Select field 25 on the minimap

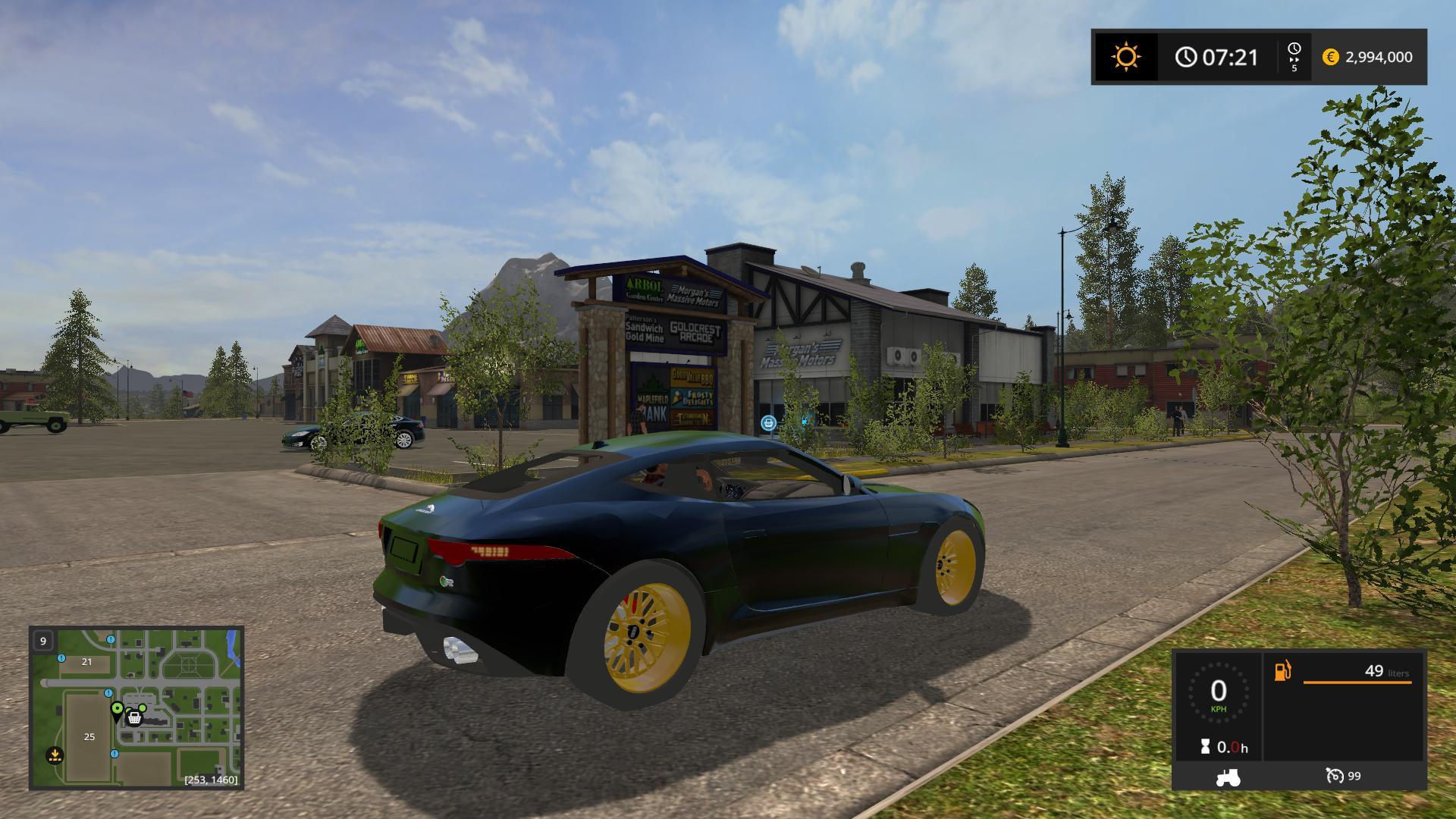click(89, 736)
